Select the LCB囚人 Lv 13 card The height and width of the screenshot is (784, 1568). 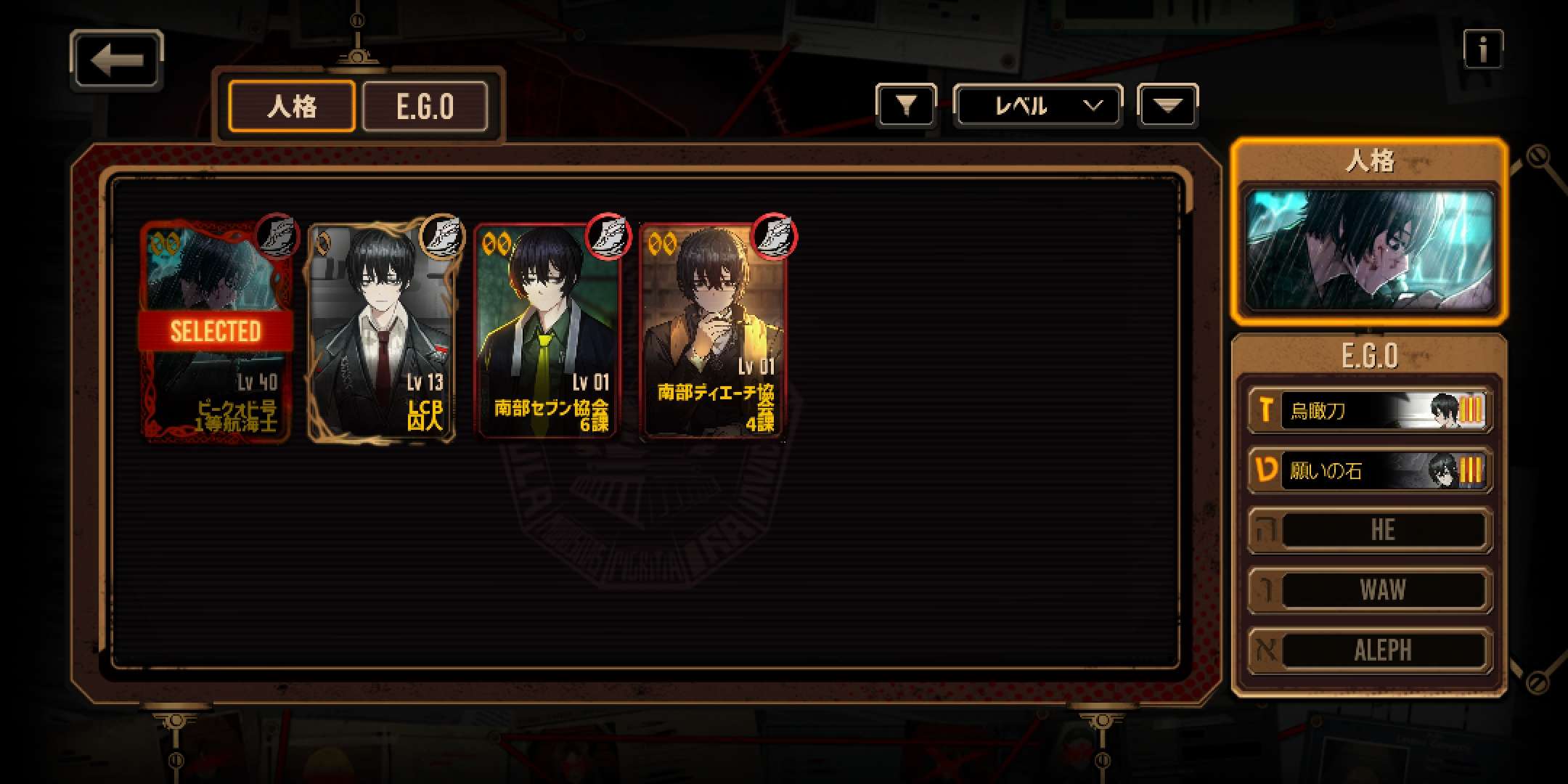pyautogui.click(x=382, y=332)
